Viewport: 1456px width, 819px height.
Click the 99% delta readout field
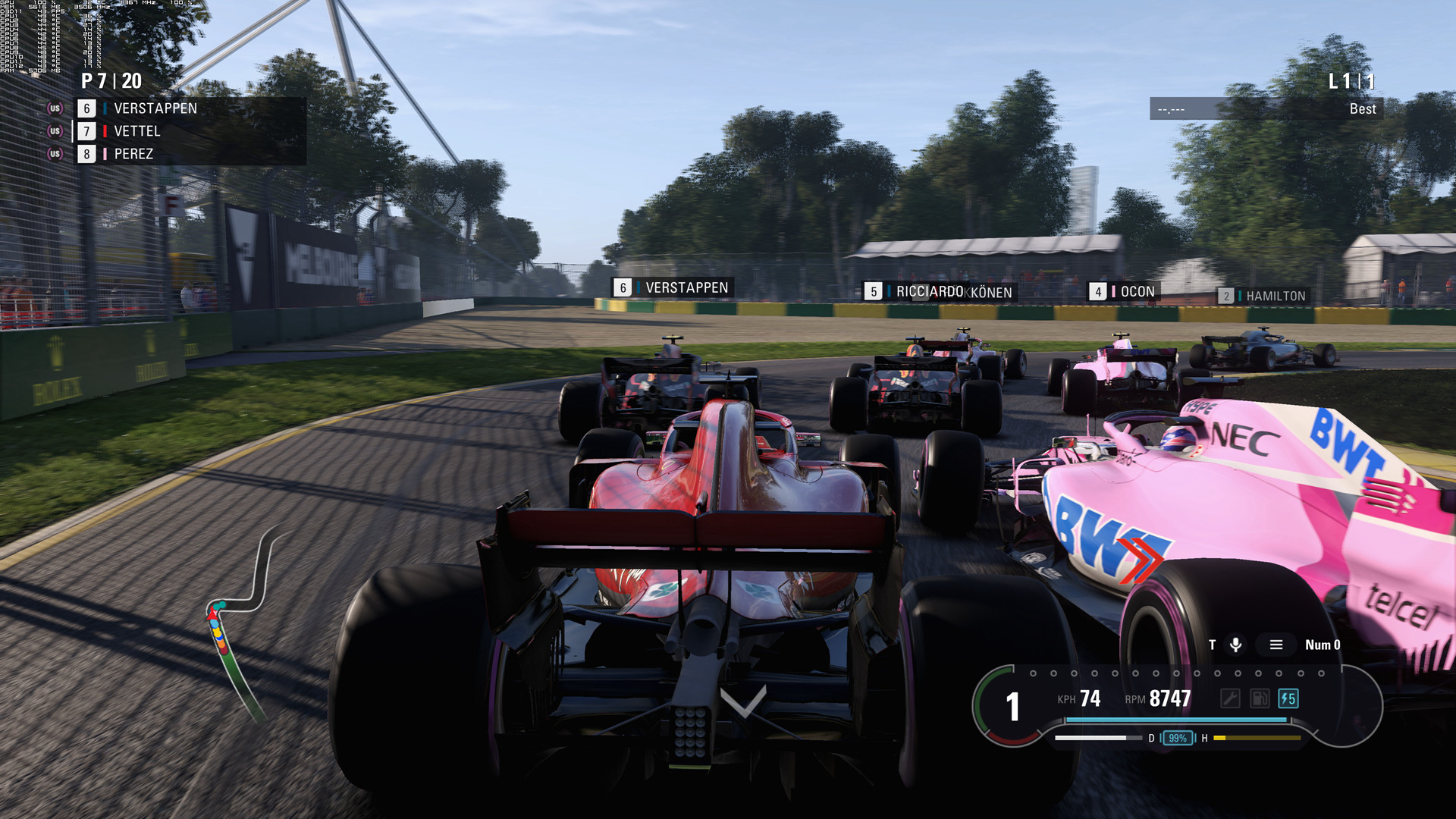pyautogui.click(x=1178, y=736)
